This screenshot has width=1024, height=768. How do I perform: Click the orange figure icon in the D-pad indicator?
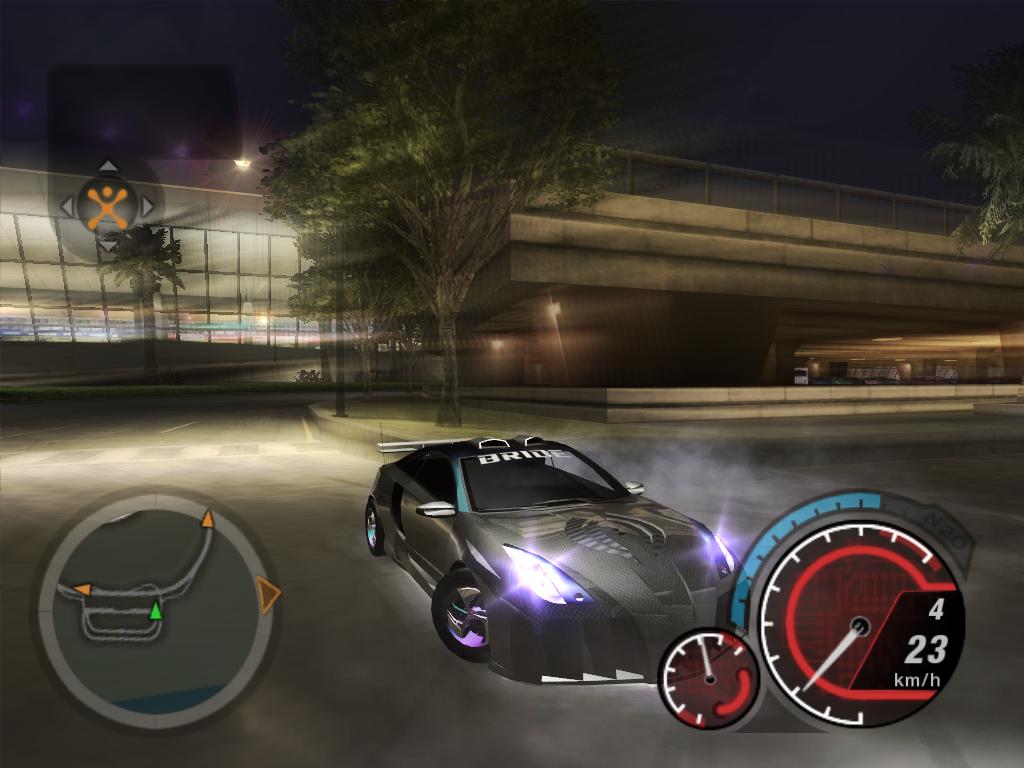tap(107, 206)
